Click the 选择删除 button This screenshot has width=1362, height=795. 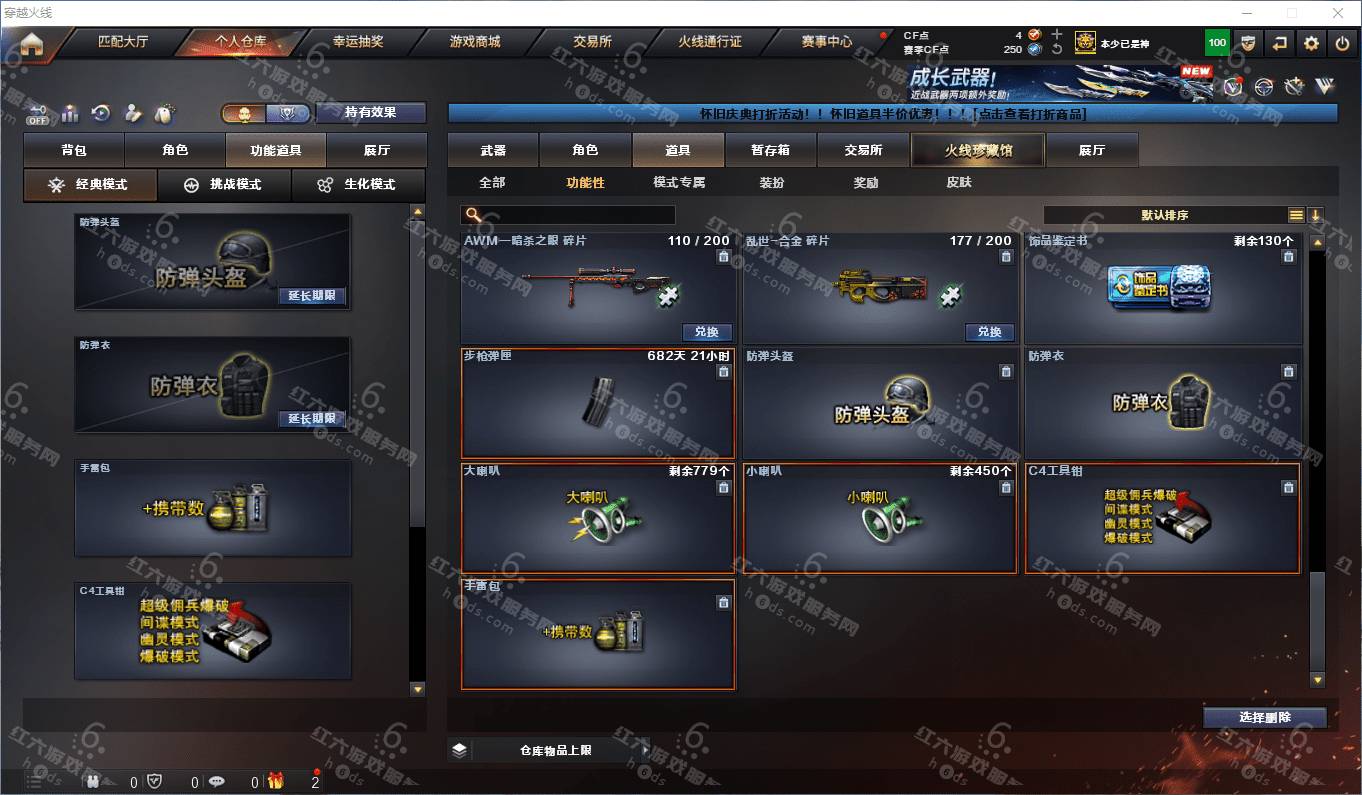[x=1264, y=717]
